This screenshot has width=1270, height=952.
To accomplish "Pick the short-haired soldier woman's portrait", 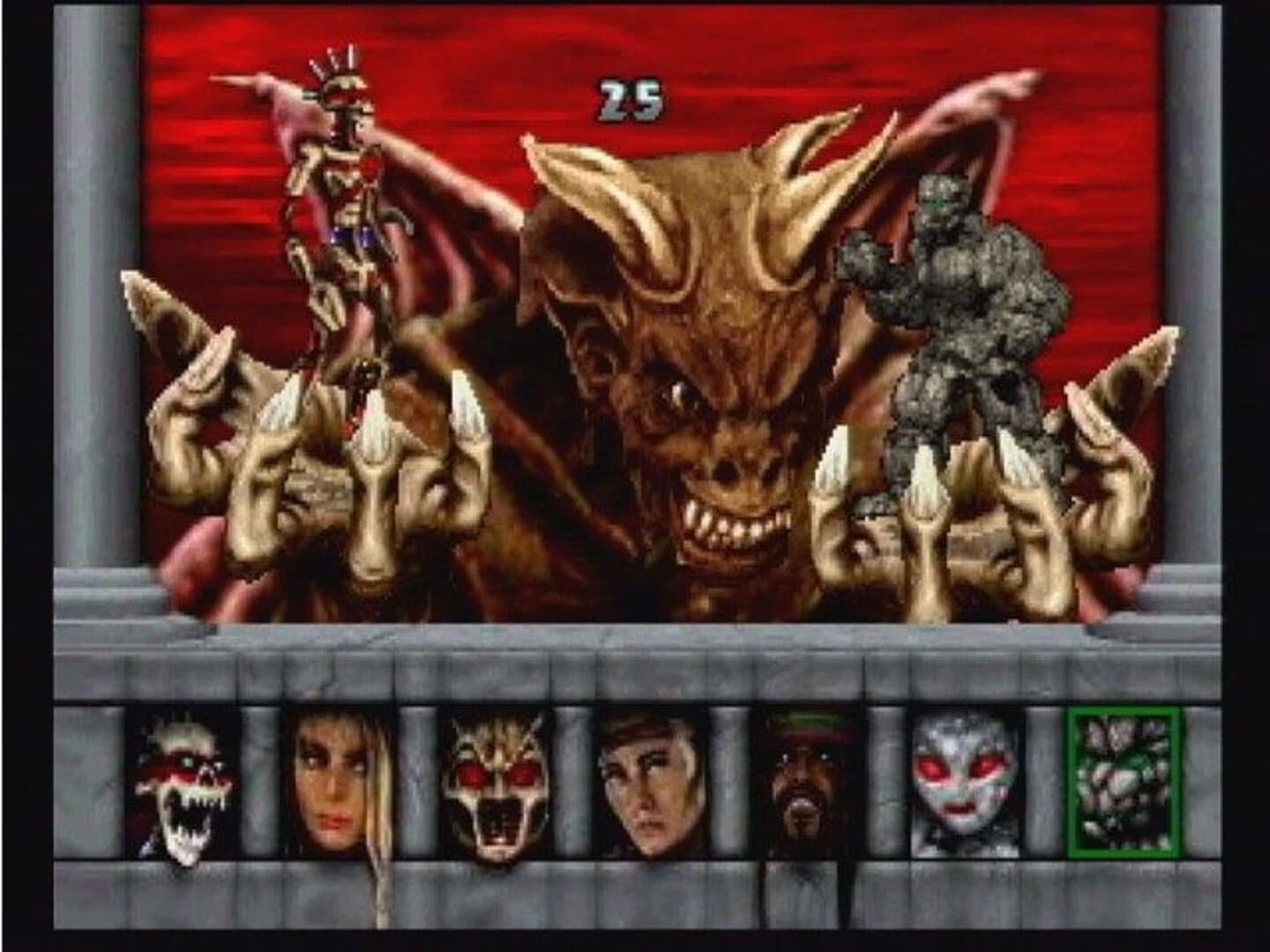I will point(650,785).
